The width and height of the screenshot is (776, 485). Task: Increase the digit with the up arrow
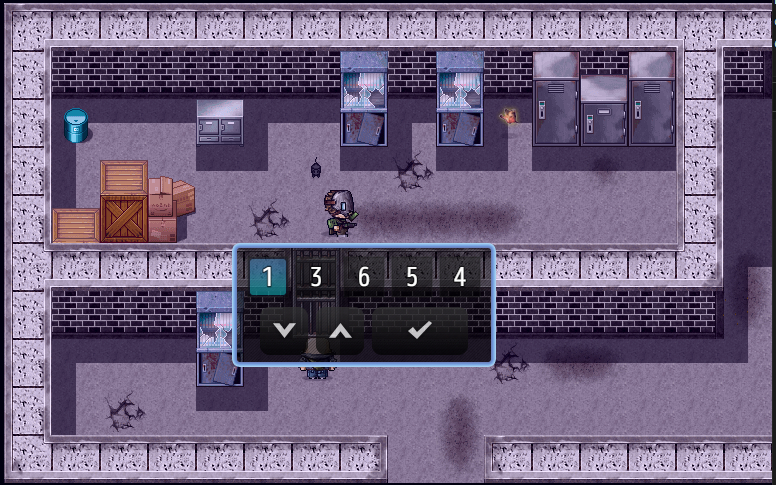(340, 330)
